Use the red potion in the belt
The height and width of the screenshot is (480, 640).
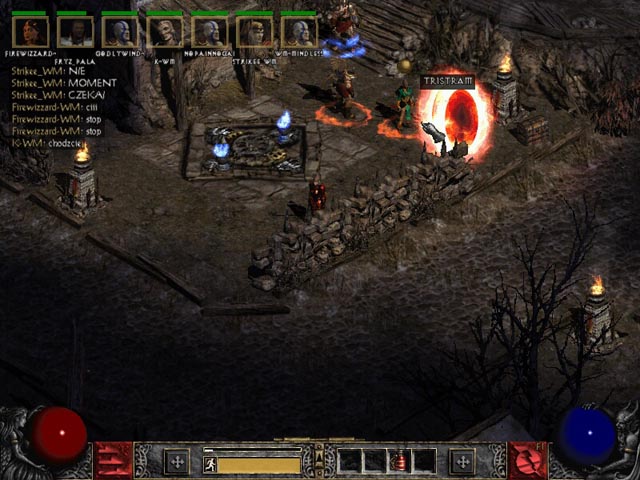(x=399, y=461)
